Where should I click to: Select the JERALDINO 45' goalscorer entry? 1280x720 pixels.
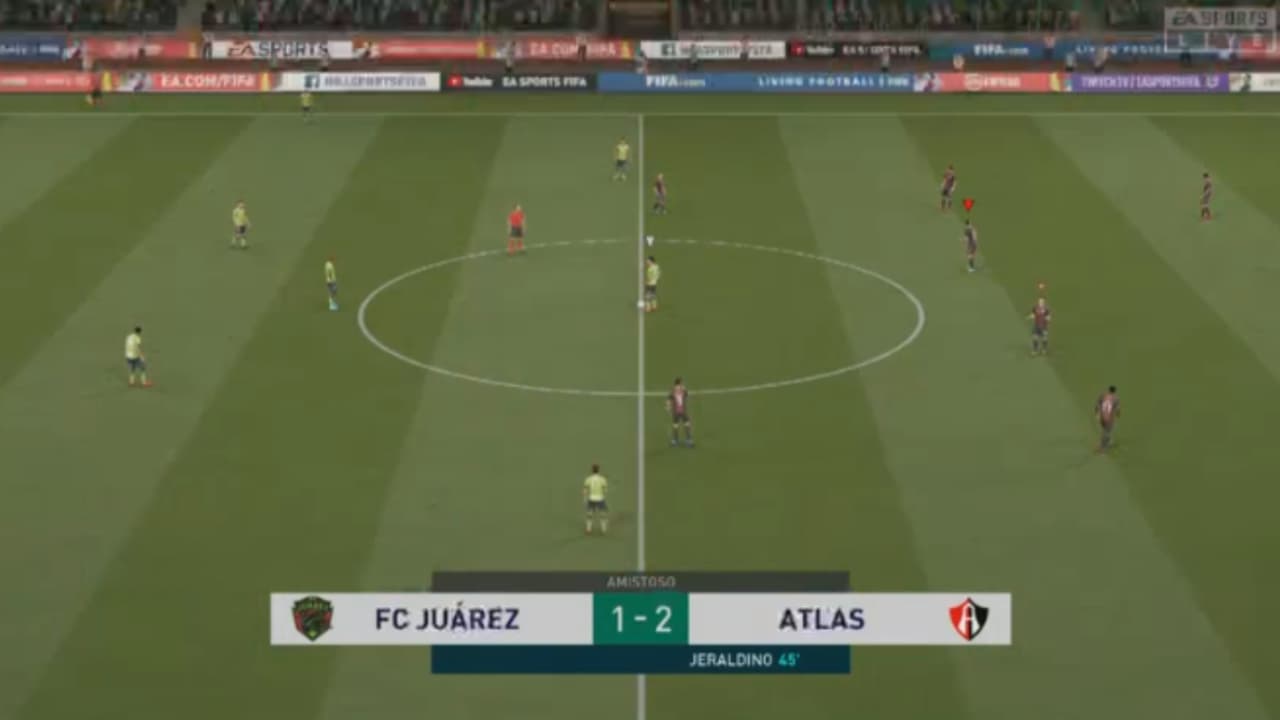click(745, 662)
